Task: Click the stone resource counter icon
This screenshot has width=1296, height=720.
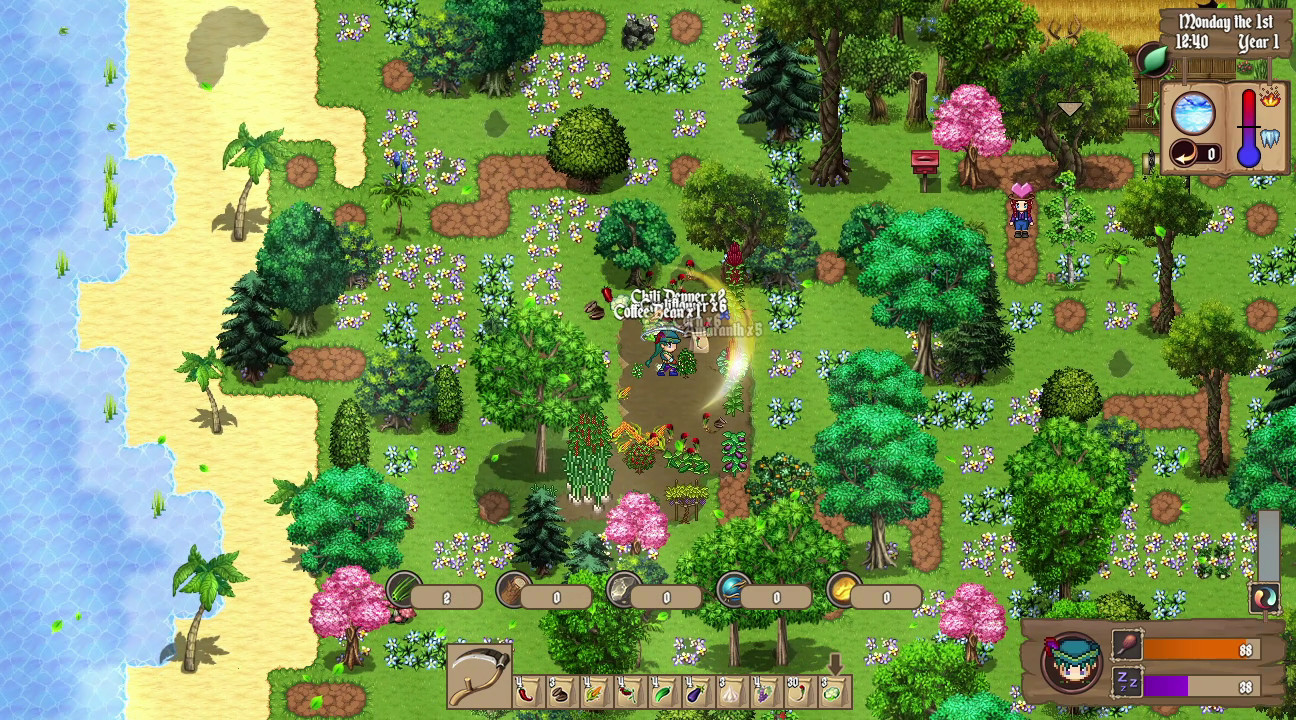Action: (x=622, y=590)
